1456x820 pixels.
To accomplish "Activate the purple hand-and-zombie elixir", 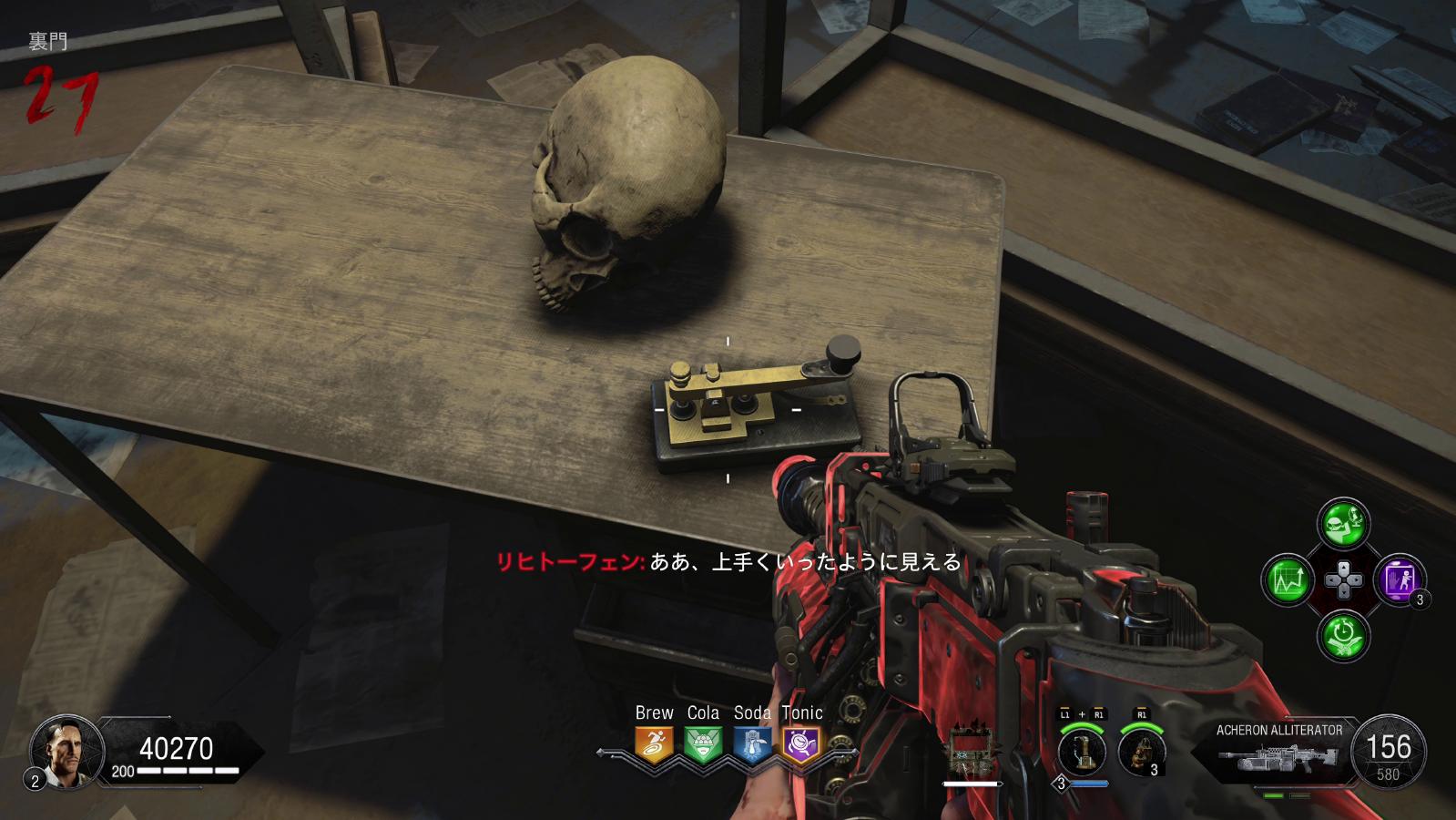I will coord(1399,579).
